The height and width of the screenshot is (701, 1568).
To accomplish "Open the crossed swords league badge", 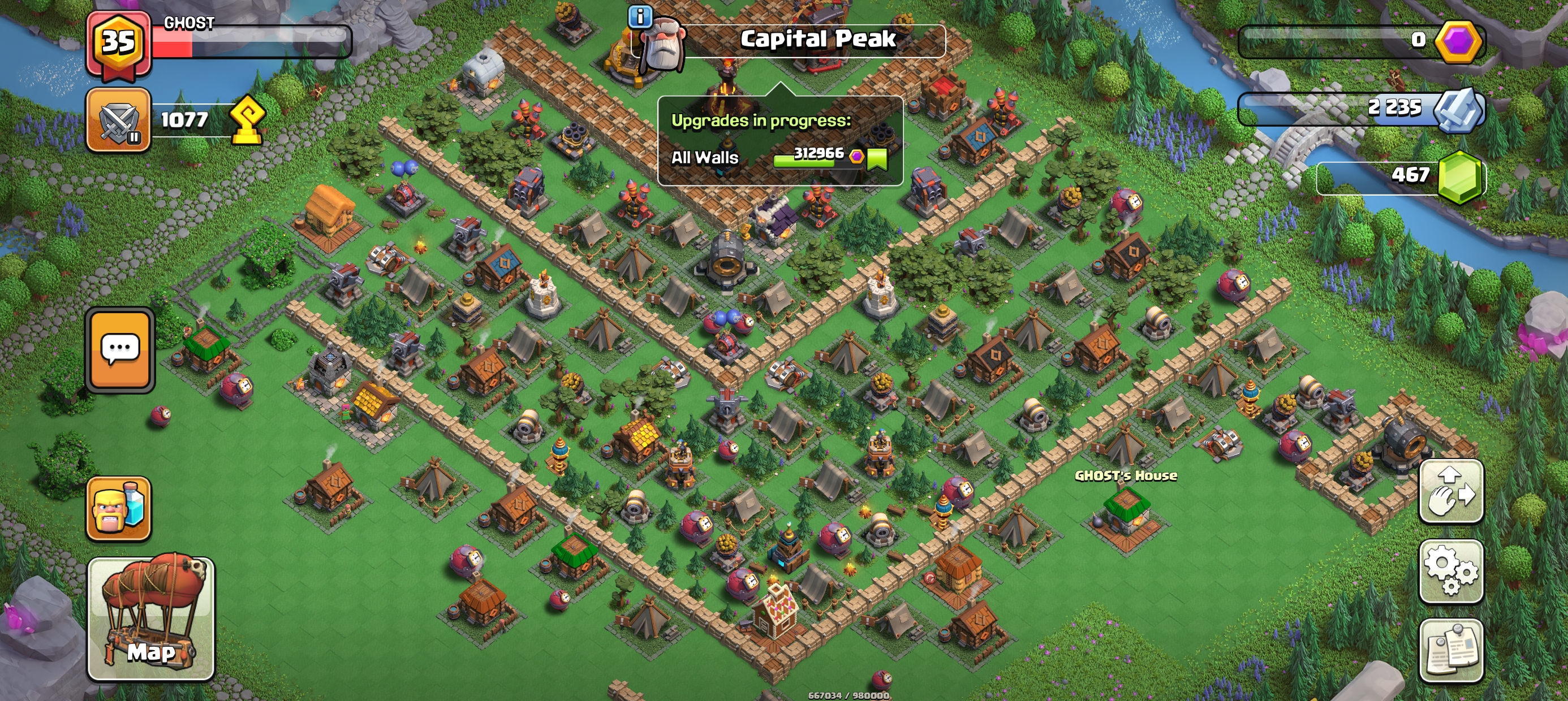I will 118,120.
